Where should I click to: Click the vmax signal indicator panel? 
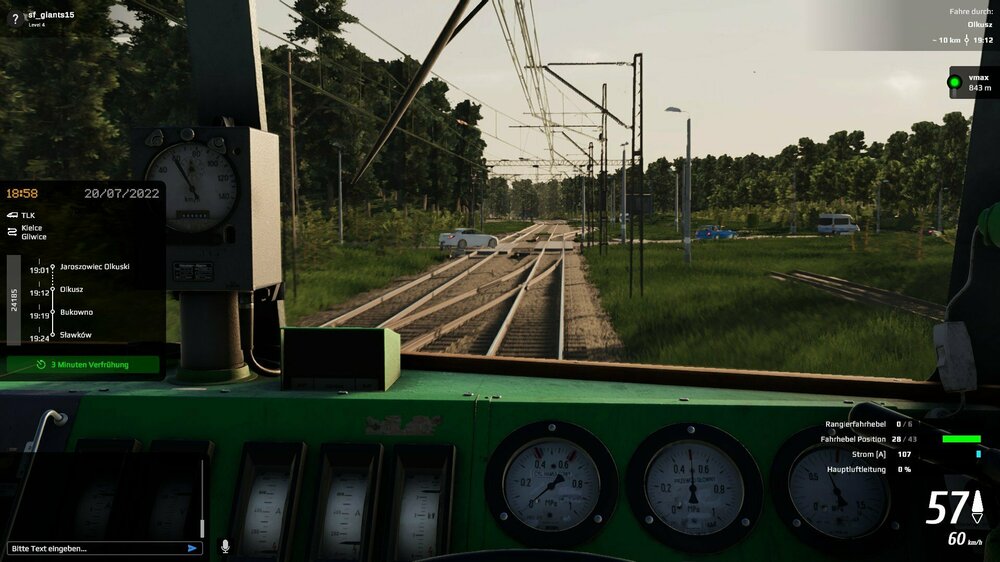pos(970,82)
